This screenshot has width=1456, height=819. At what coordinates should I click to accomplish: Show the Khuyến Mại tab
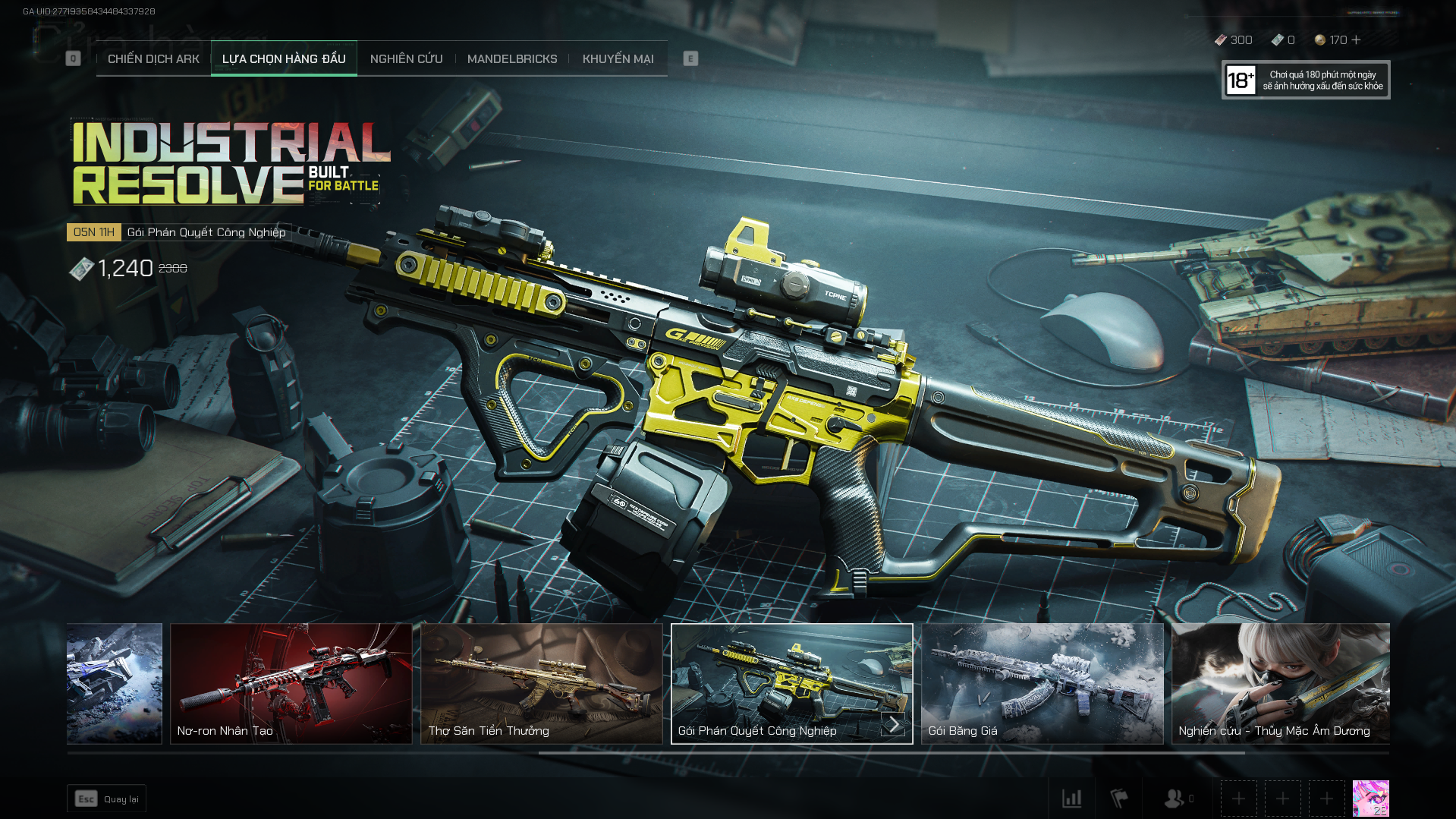pos(618,58)
